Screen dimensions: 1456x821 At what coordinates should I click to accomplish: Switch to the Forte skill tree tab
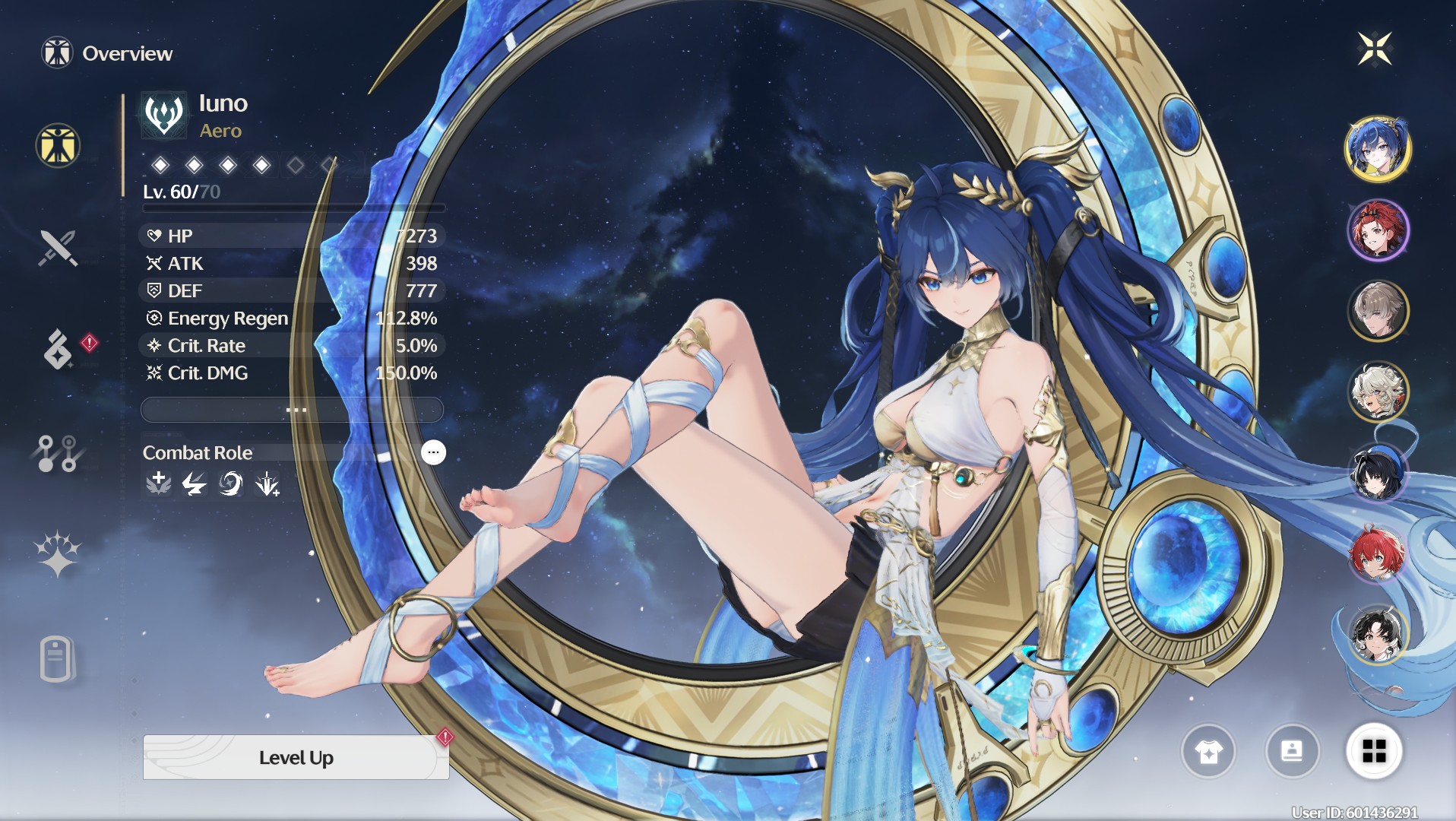[x=58, y=453]
